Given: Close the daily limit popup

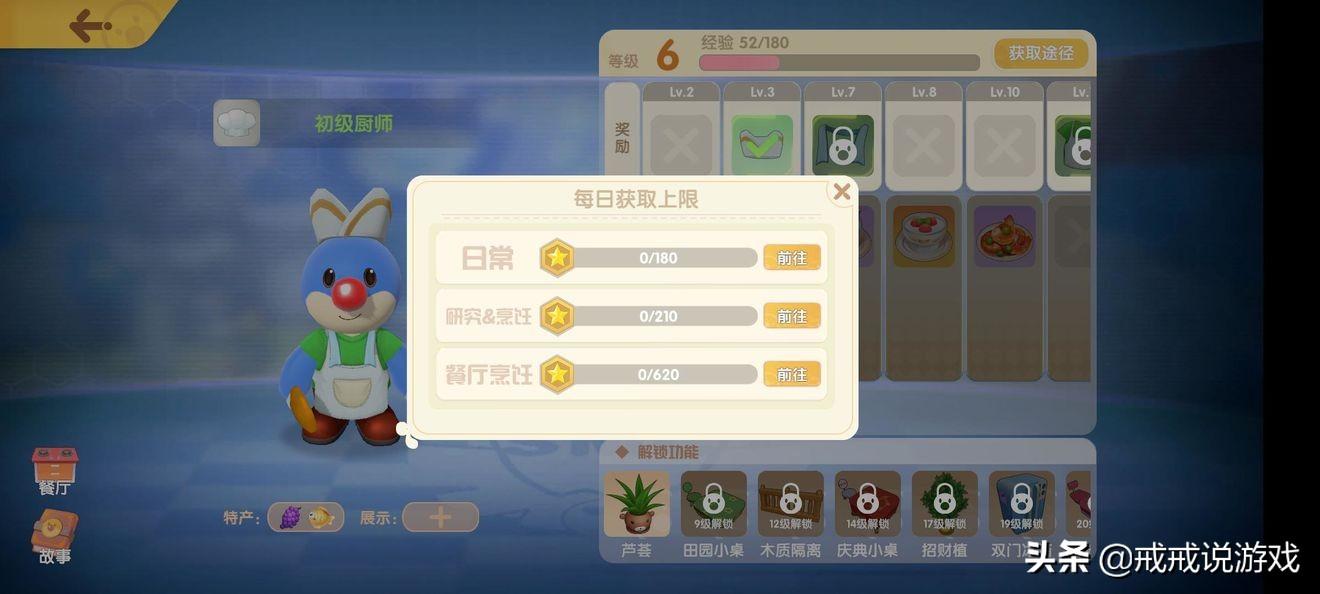Looking at the screenshot, I should [x=842, y=192].
